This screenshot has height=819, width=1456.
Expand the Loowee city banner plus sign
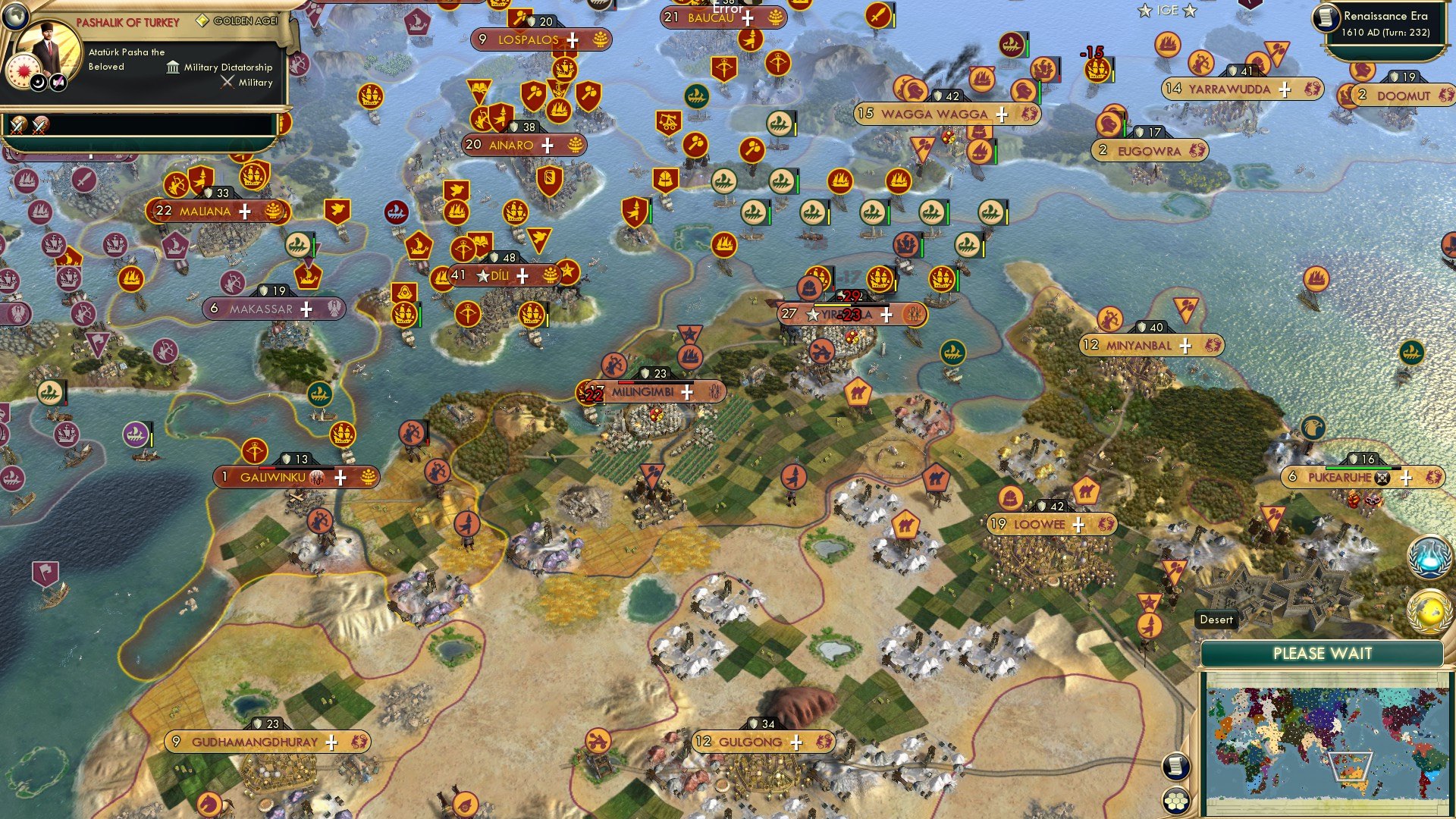pos(1078,524)
